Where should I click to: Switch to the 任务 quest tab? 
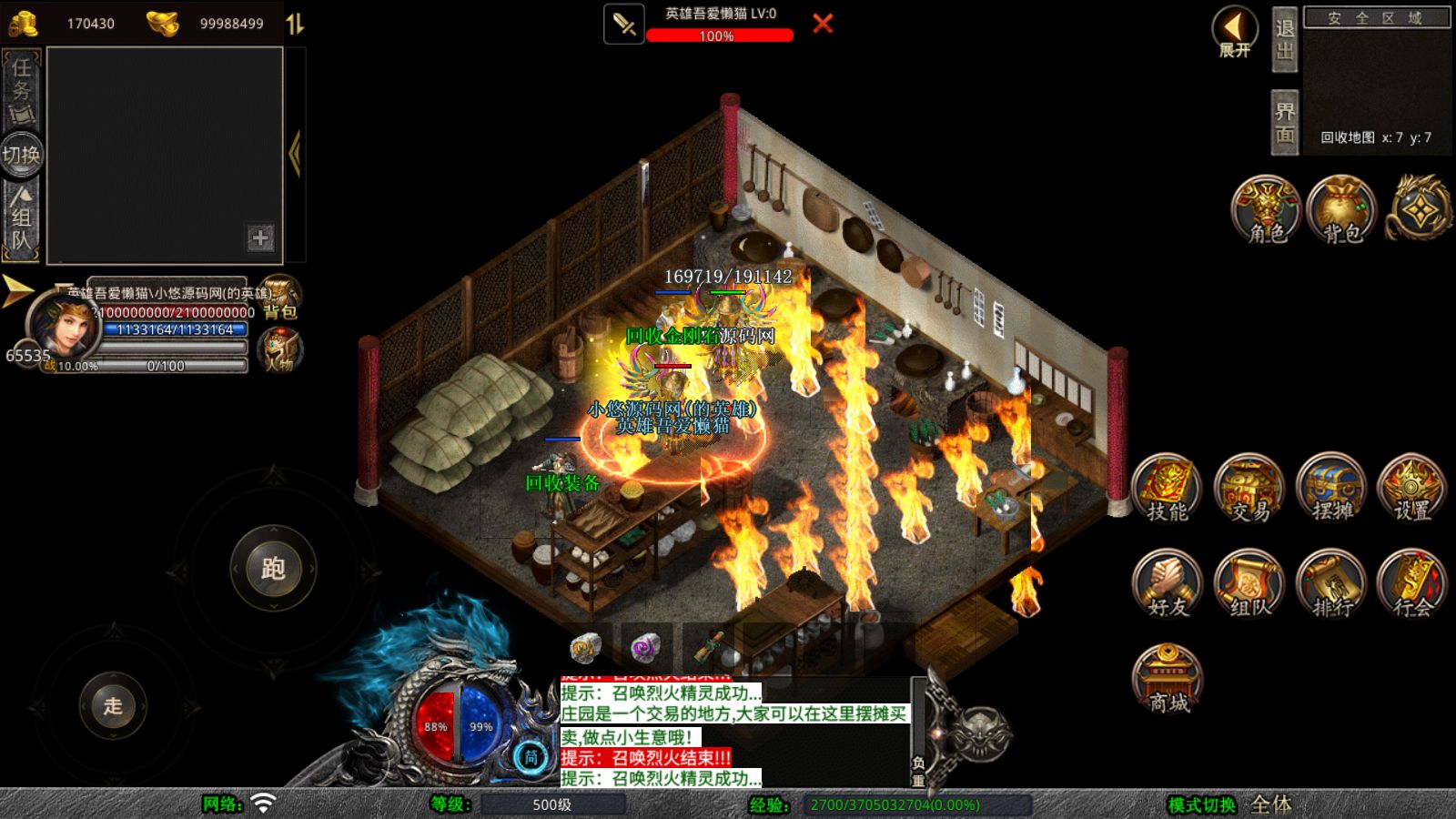(22, 88)
